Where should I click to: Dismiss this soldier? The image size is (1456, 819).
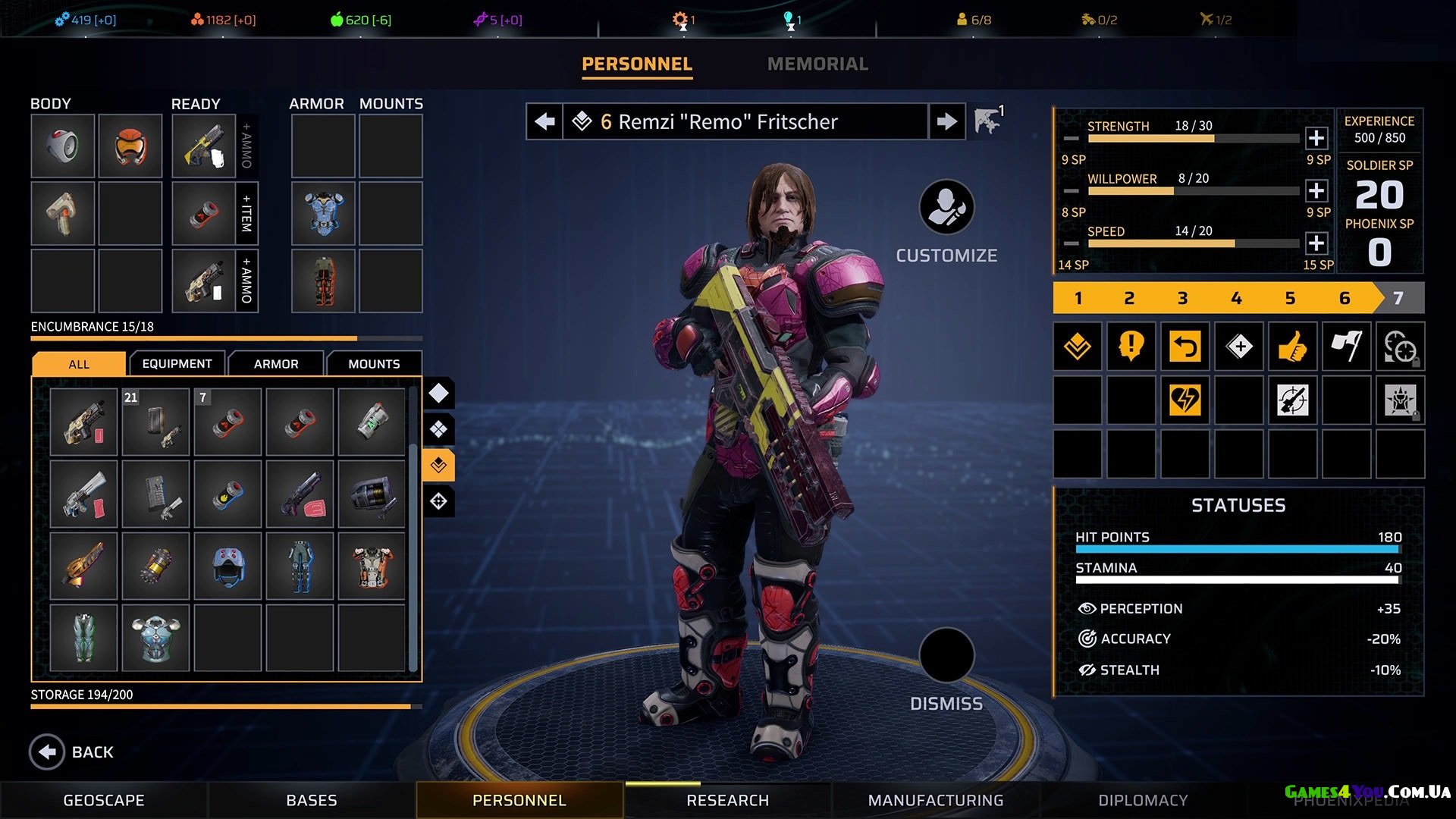(946, 655)
